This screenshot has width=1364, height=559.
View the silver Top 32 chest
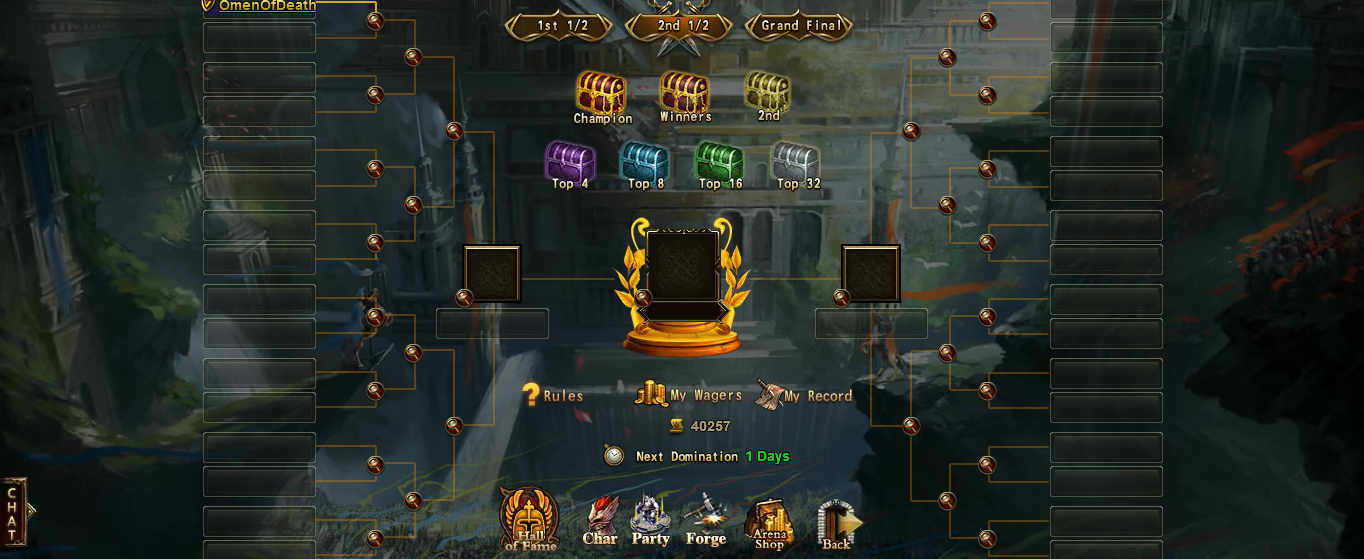[796, 162]
